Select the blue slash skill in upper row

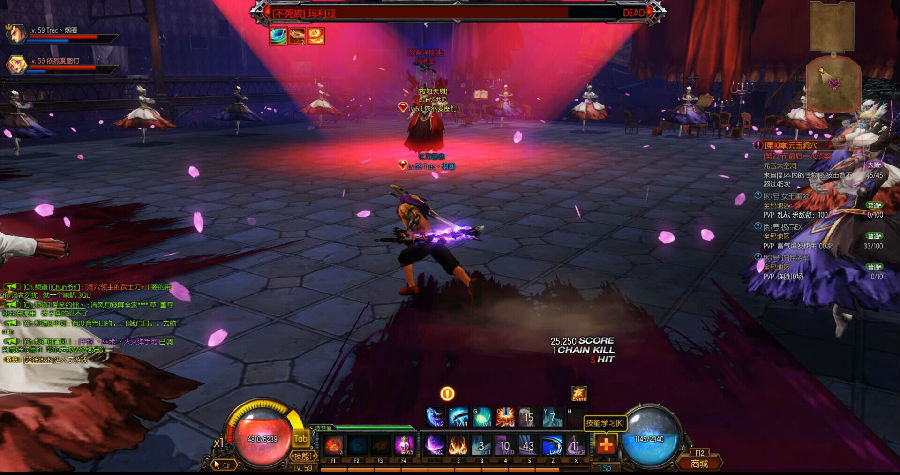pos(459,417)
